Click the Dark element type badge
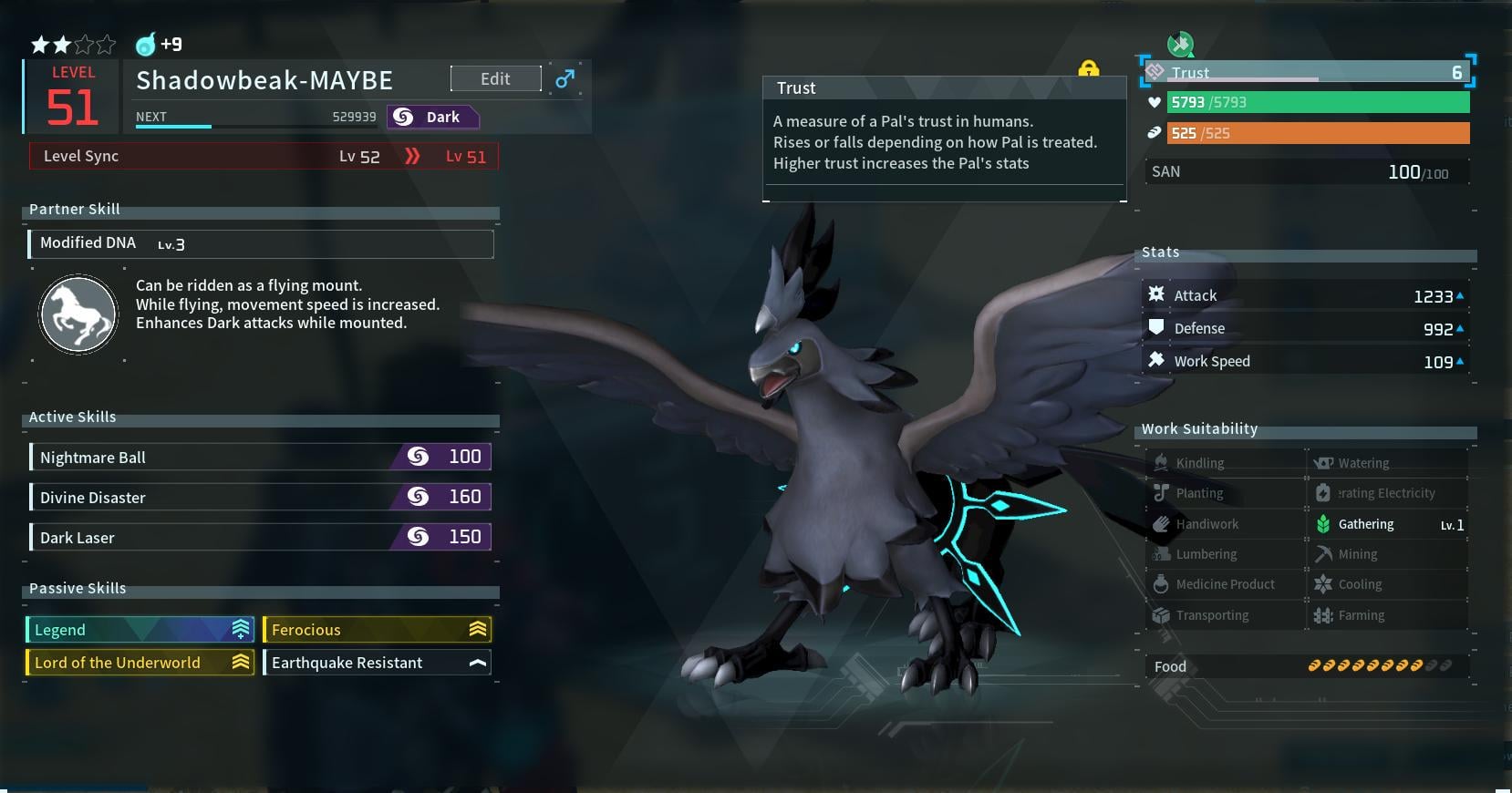The height and width of the screenshot is (793, 1512). click(432, 117)
